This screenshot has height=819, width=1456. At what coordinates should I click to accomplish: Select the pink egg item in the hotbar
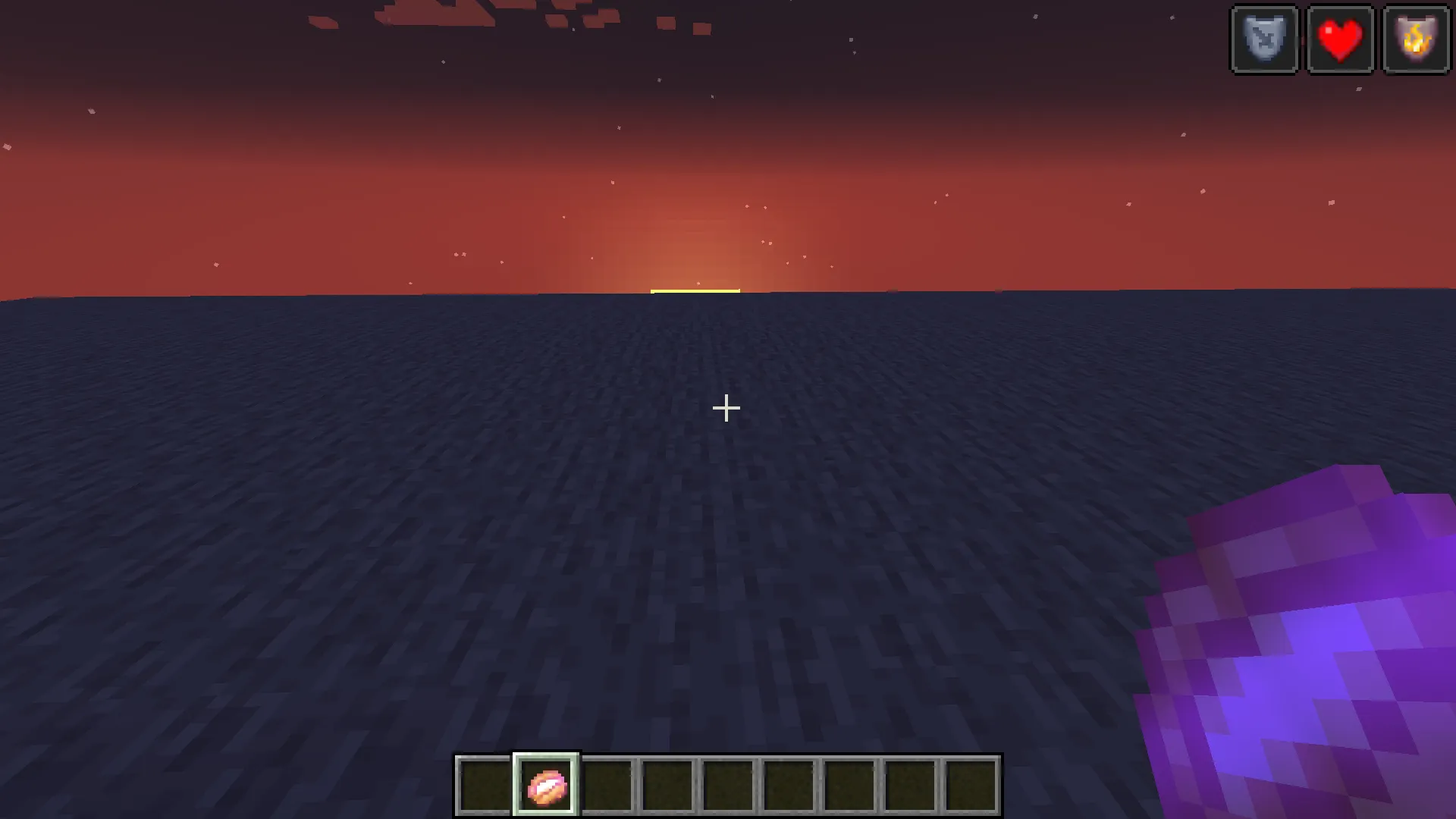pos(548,785)
